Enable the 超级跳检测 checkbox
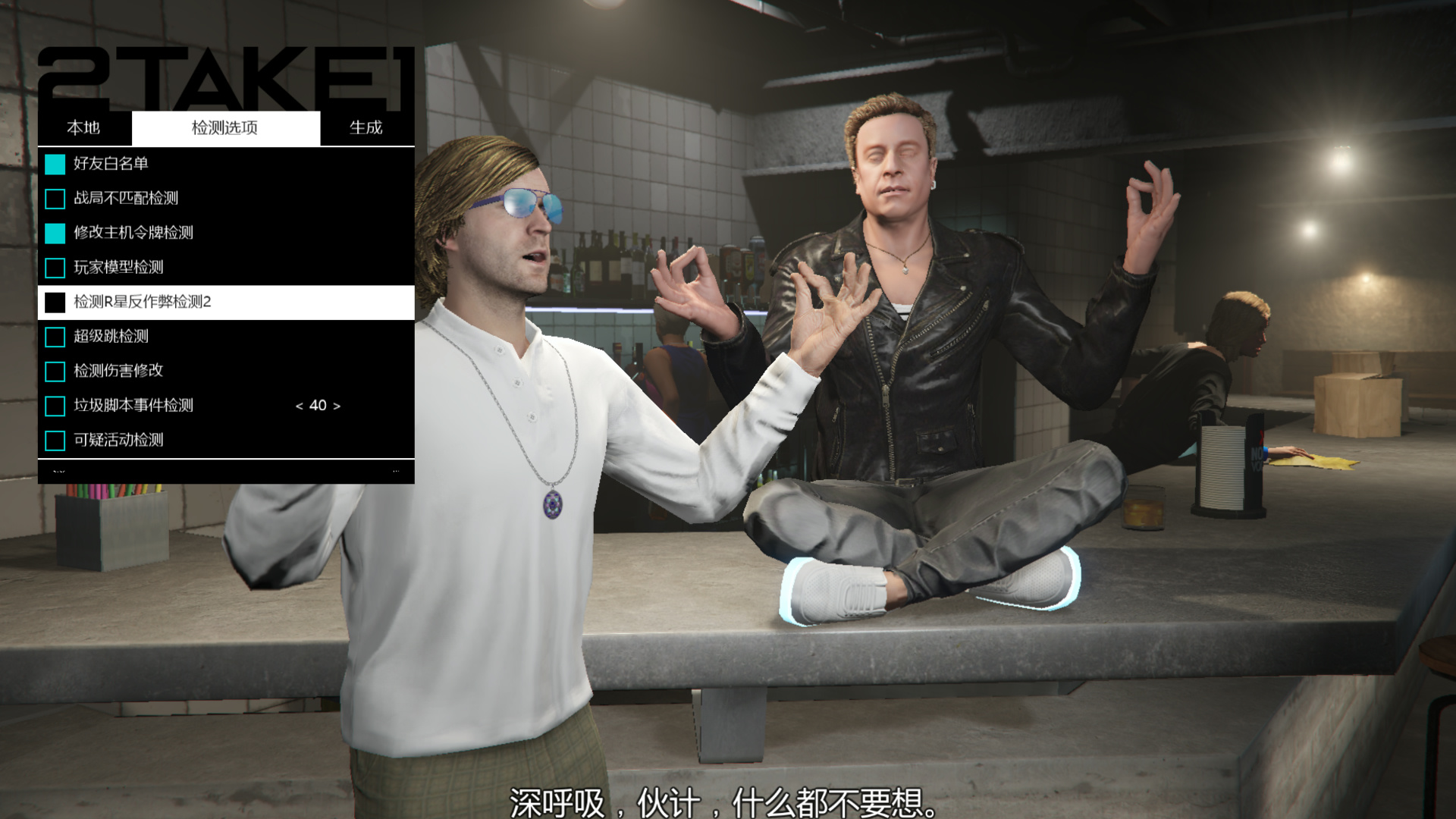 point(55,337)
